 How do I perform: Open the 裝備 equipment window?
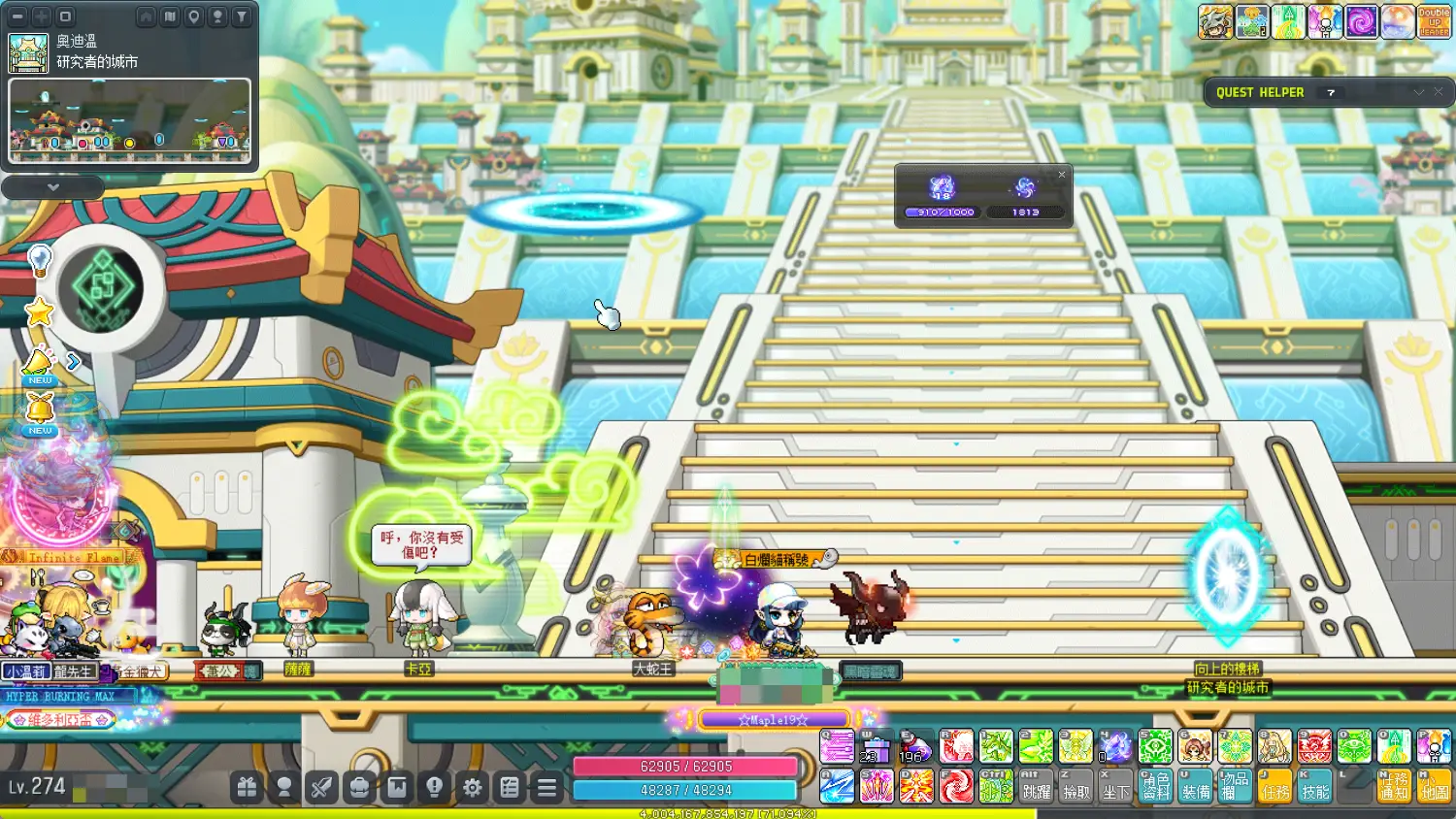pyautogui.click(x=1195, y=786)
